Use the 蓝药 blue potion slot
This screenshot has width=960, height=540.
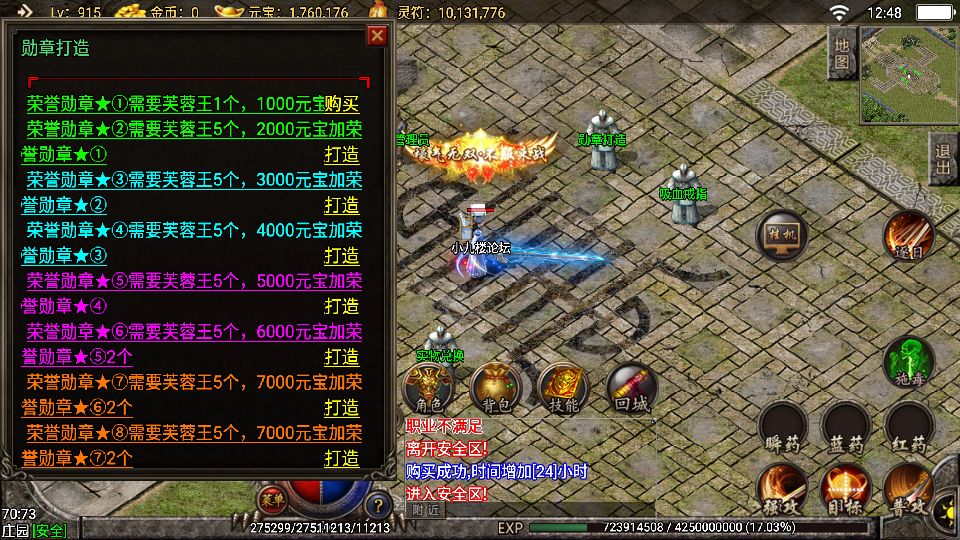tap(845, 428)
